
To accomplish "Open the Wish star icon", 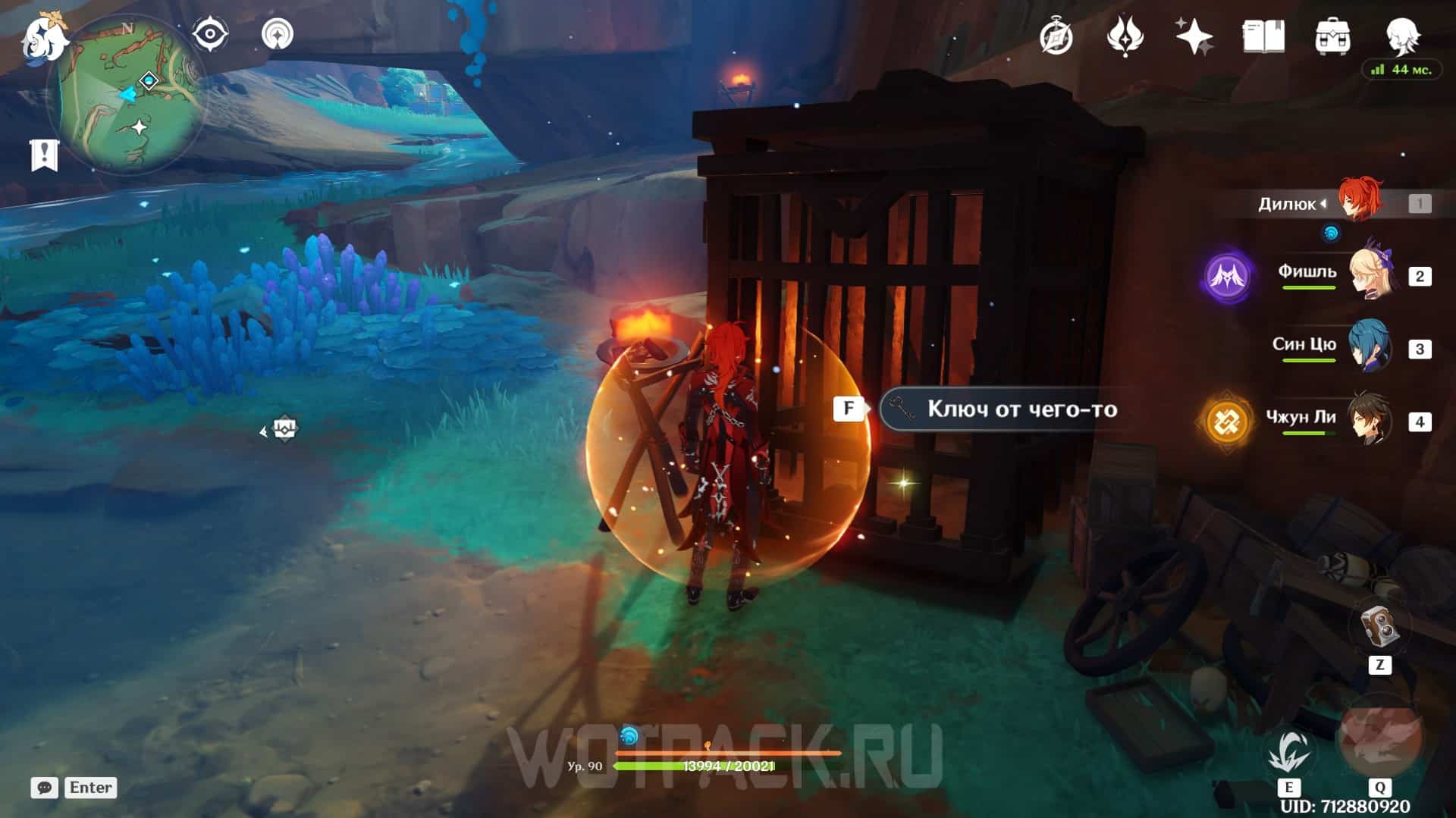I will click(x=1193, y=36).
